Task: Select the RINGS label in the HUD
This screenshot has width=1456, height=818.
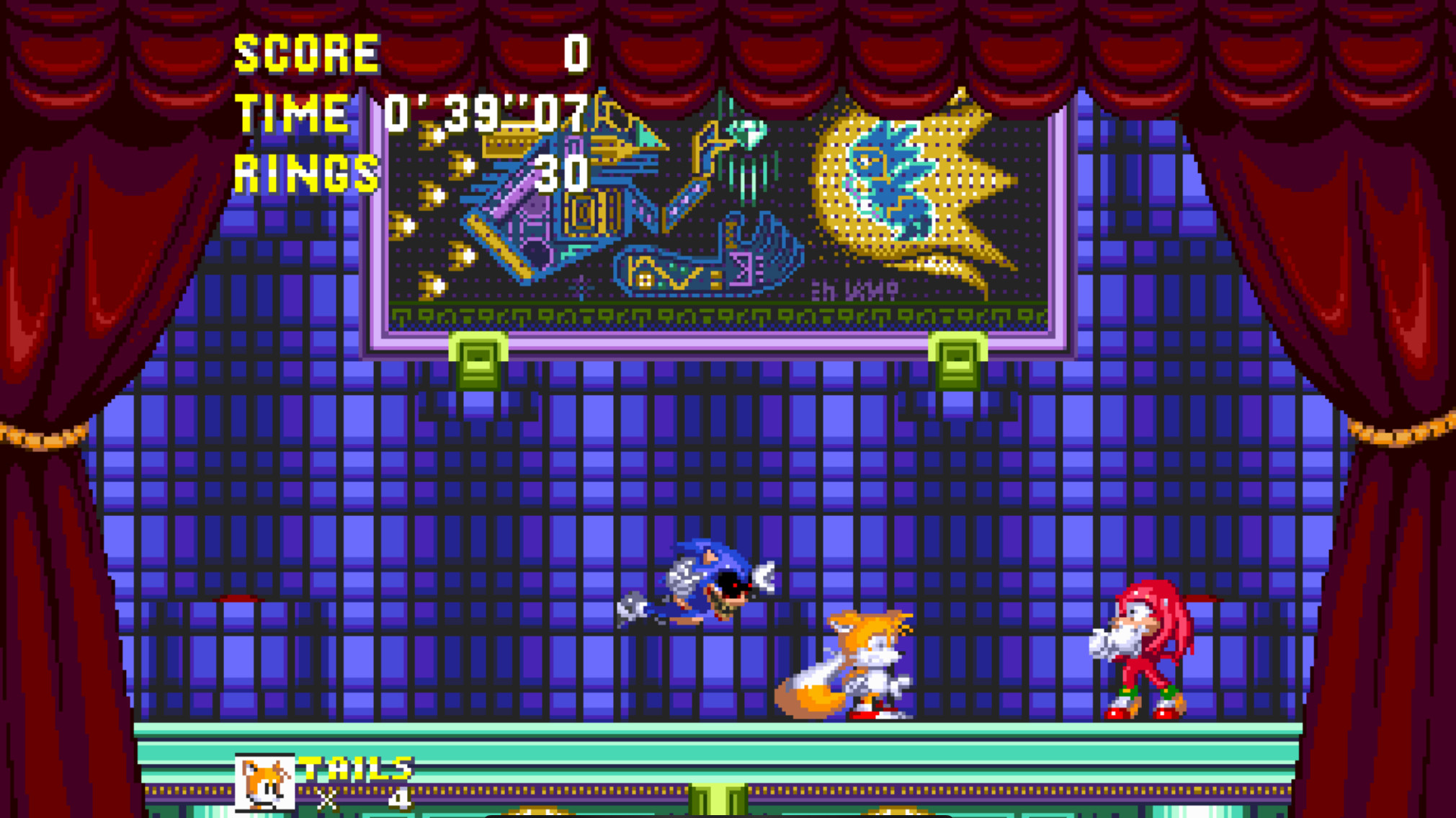Action: 306,173
